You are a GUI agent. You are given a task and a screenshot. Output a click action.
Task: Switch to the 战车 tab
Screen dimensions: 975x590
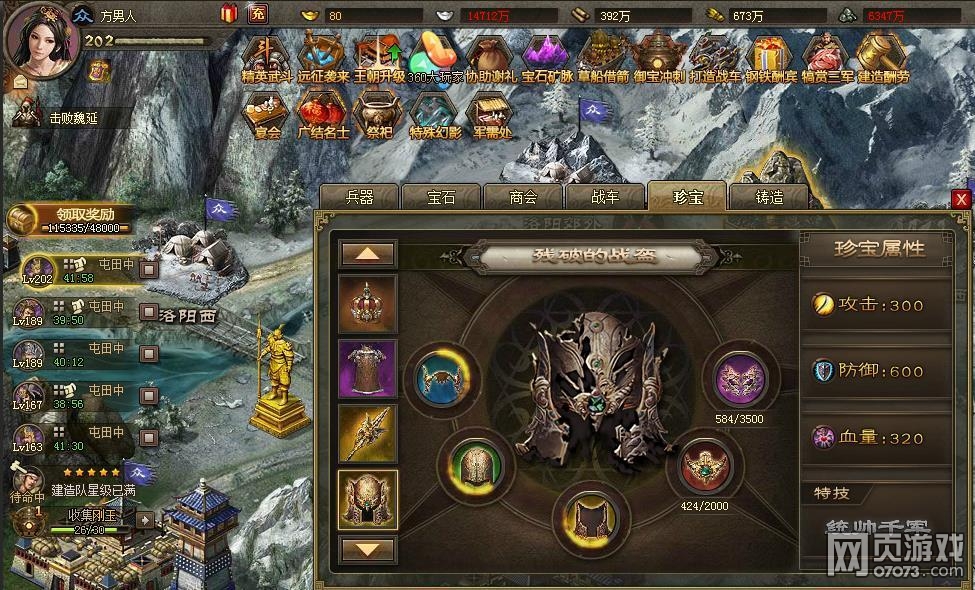pyautogui.click(x=604, y=197)
